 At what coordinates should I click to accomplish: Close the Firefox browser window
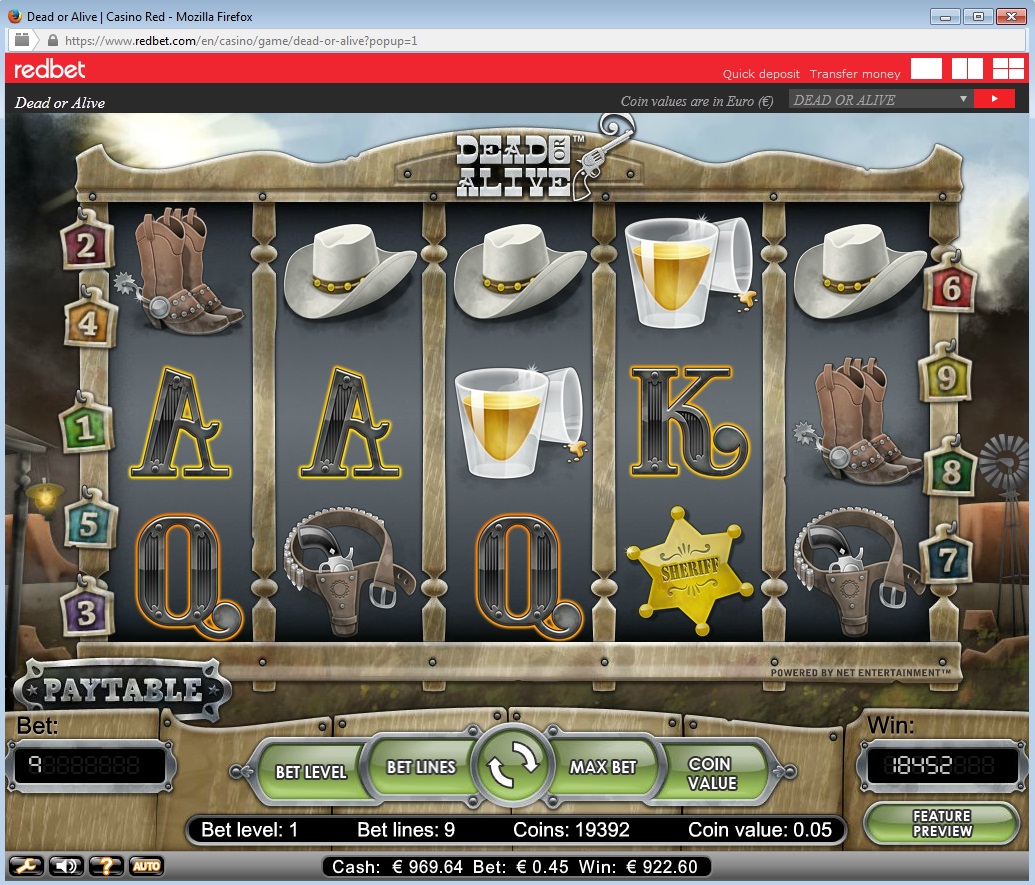tap(1009, 16)
